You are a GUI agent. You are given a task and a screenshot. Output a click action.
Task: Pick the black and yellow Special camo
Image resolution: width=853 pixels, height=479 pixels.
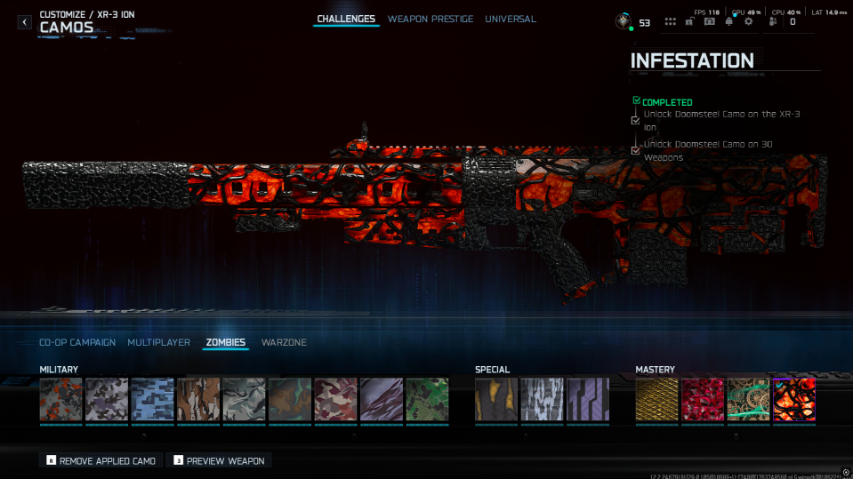click(x=496, y=400)
